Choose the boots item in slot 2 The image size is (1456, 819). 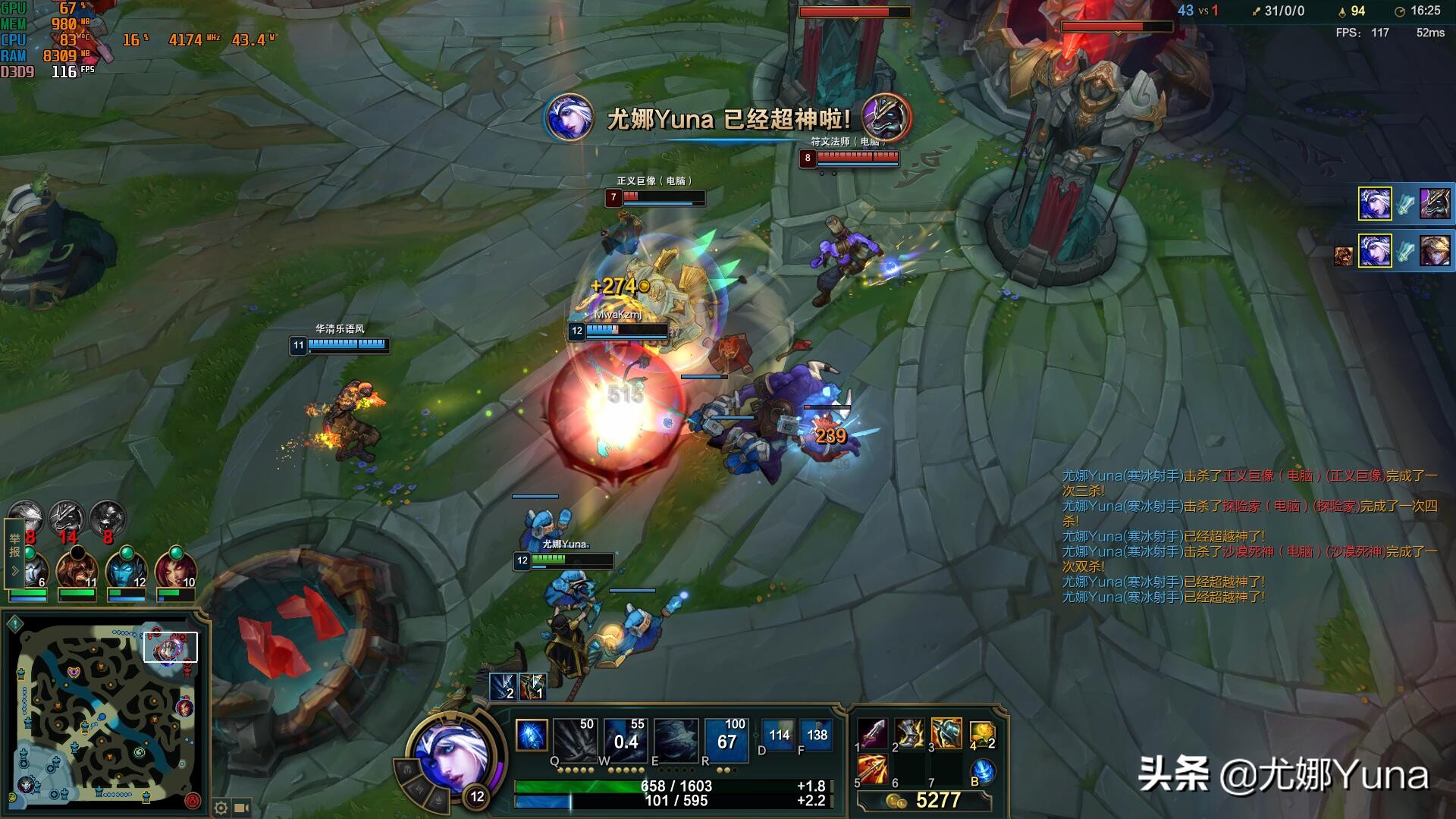[x=909, y=733]
